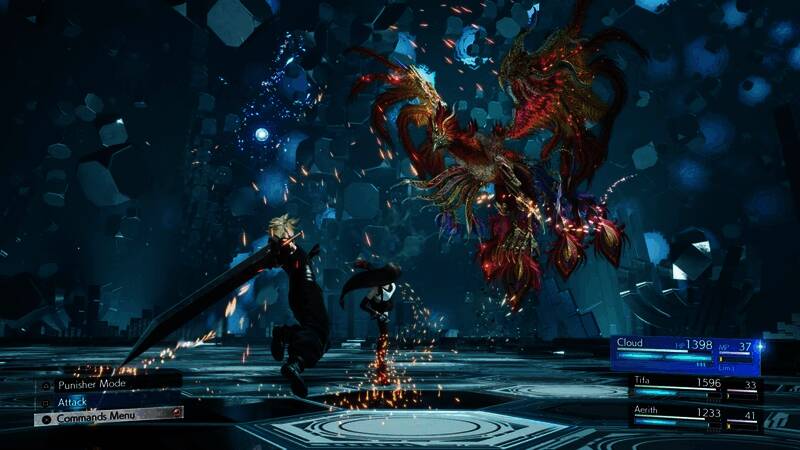Open the Commands Menu
The image size is (800, 450).
coord(95,416)
